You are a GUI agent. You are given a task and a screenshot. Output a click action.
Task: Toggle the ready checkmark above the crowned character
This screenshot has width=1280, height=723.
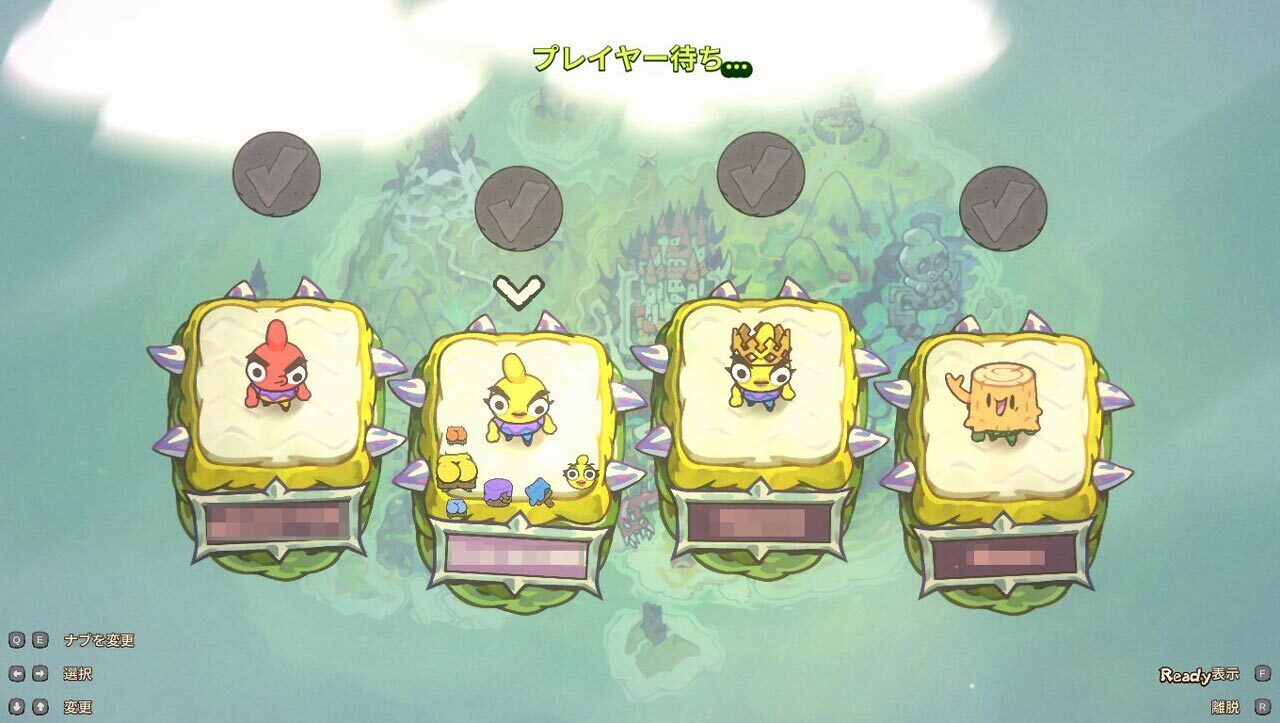point(760,175)
